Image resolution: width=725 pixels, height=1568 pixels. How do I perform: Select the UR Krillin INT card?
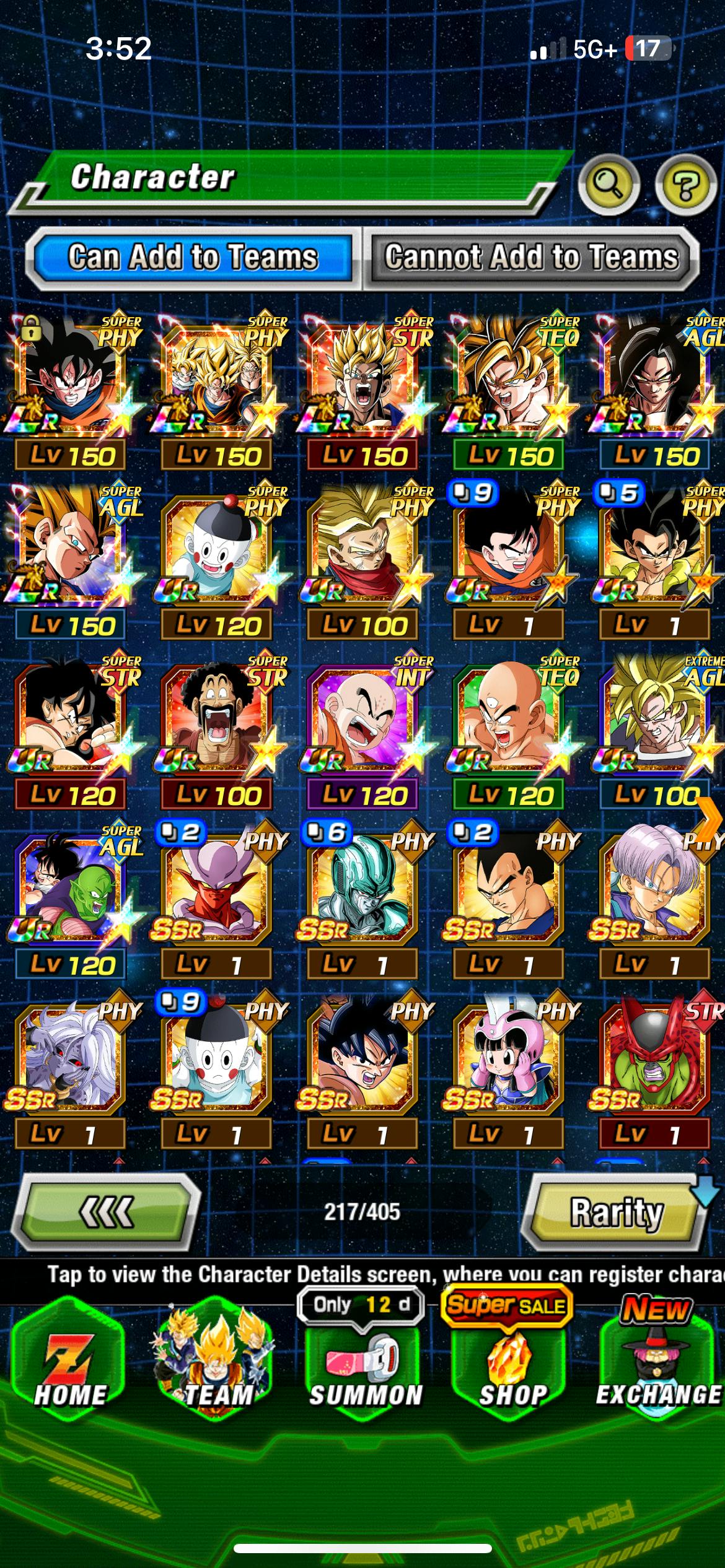tap(363, 718)
